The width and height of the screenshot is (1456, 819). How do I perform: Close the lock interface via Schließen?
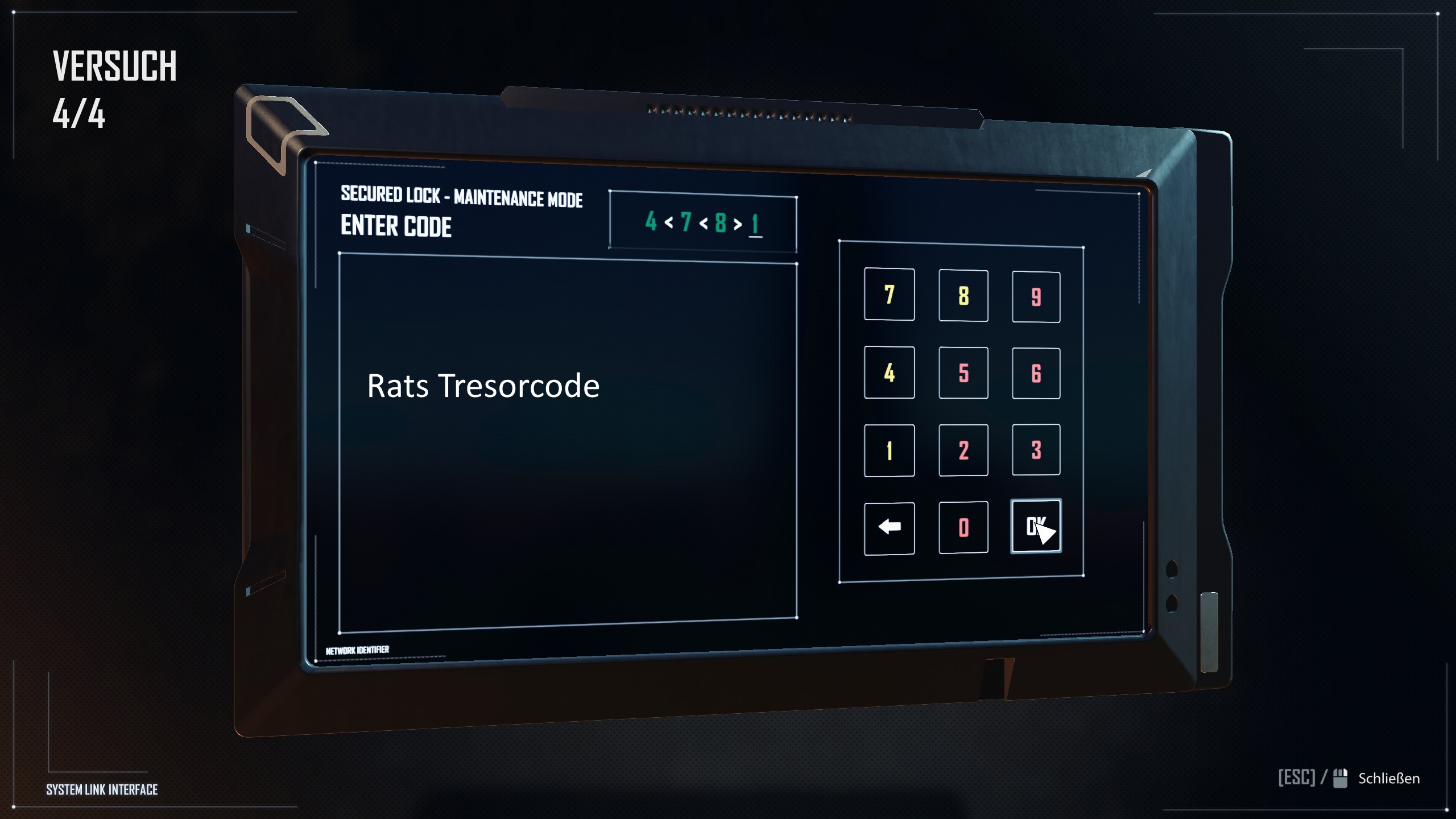pos(1388,778)
